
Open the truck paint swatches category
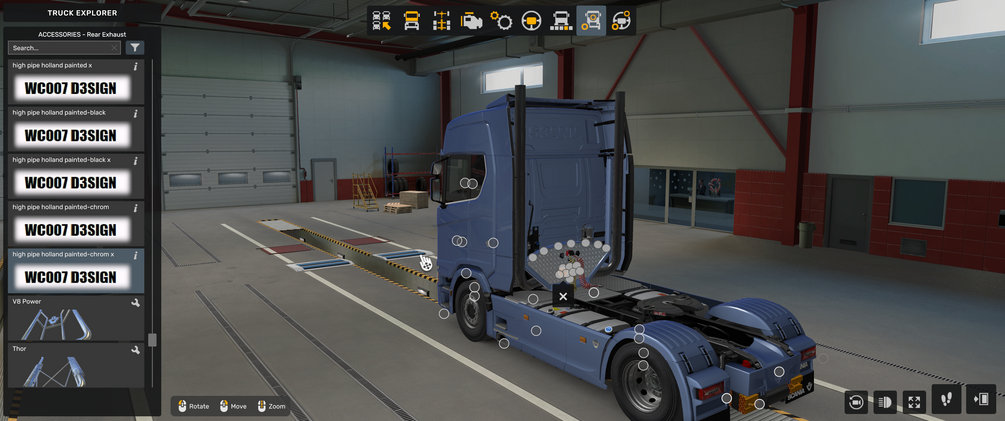(x=562, y=21)
